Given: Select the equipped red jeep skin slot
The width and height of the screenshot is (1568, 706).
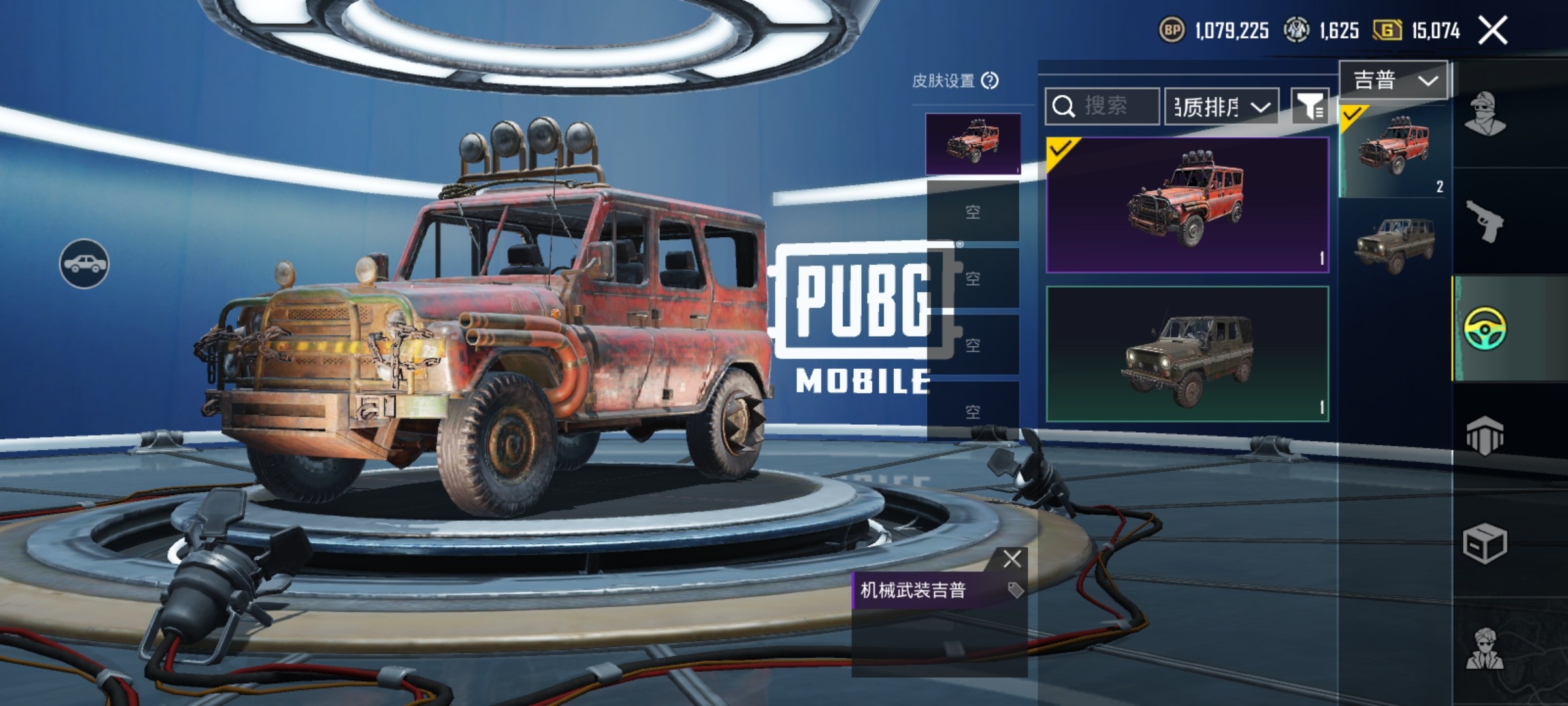Looking at the screenshot, I should (x=973, y=144).
